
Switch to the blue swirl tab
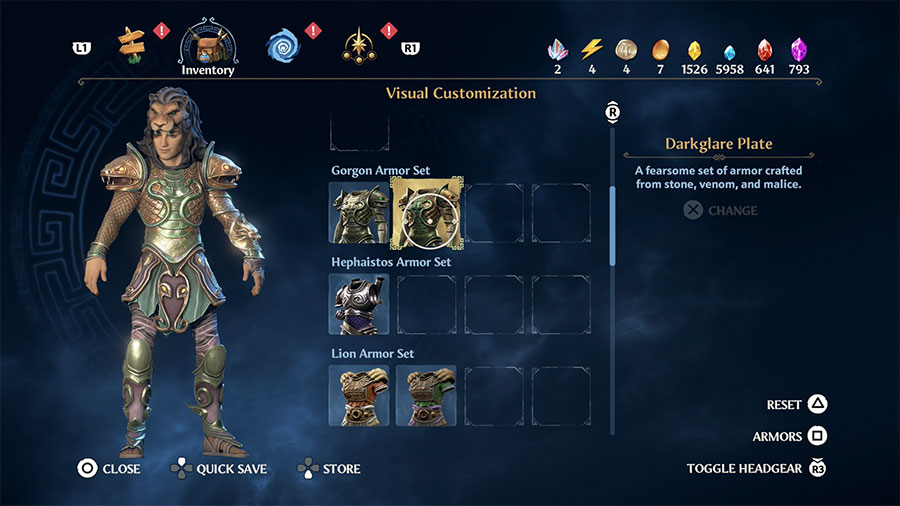tap(283, 44)
